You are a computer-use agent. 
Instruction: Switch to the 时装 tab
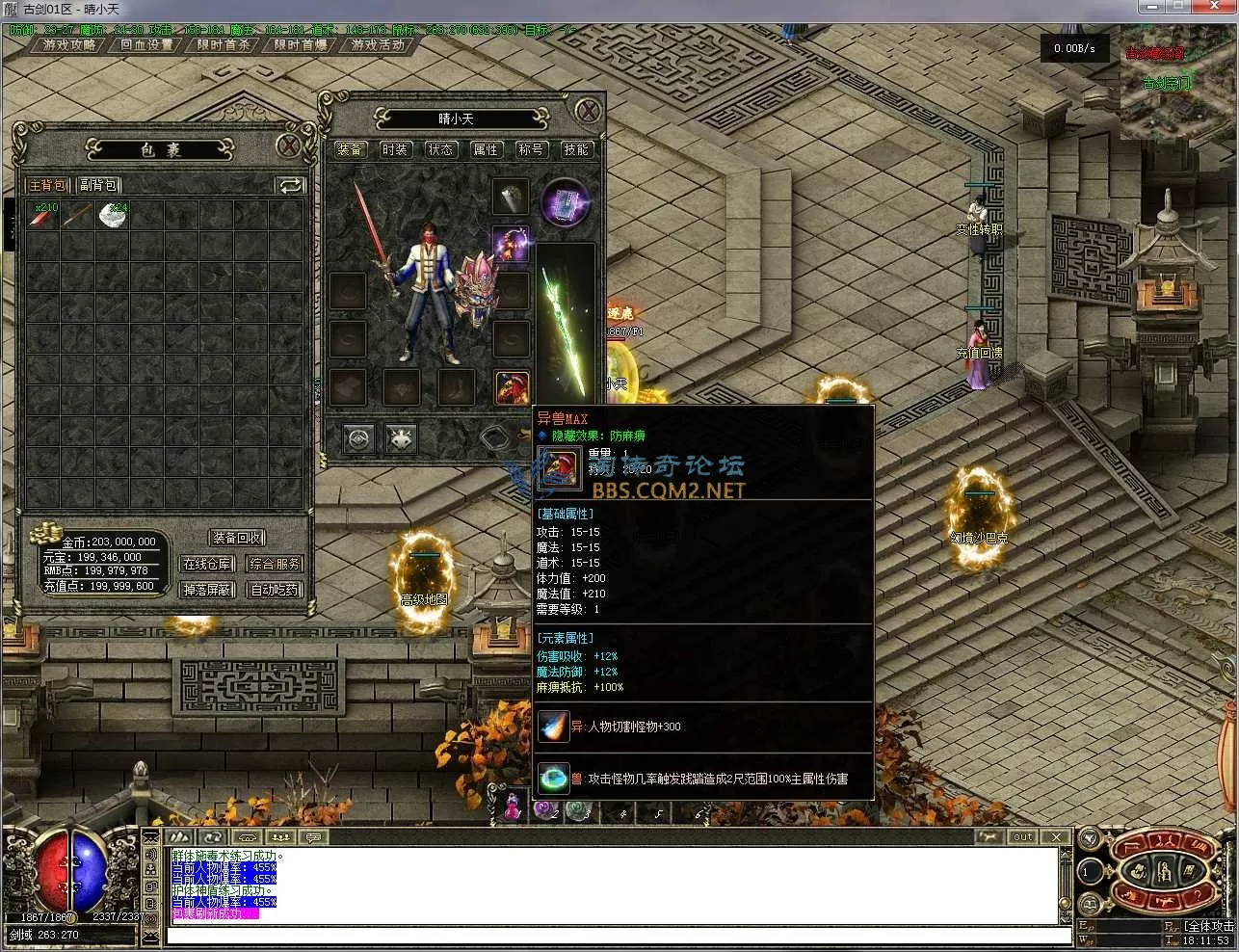395,149
